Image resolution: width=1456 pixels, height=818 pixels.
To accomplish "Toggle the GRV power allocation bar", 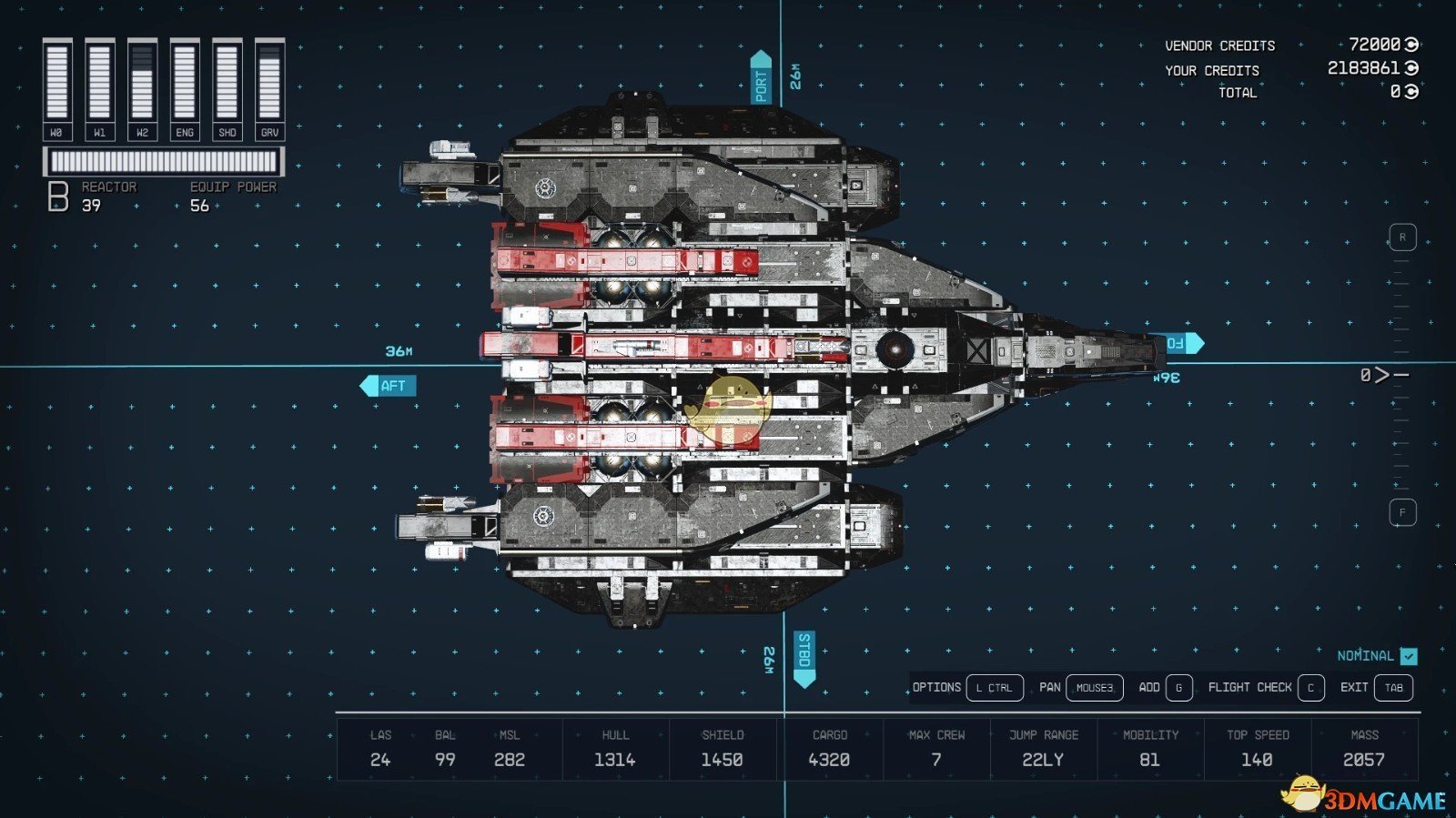I will pos(268,82).
